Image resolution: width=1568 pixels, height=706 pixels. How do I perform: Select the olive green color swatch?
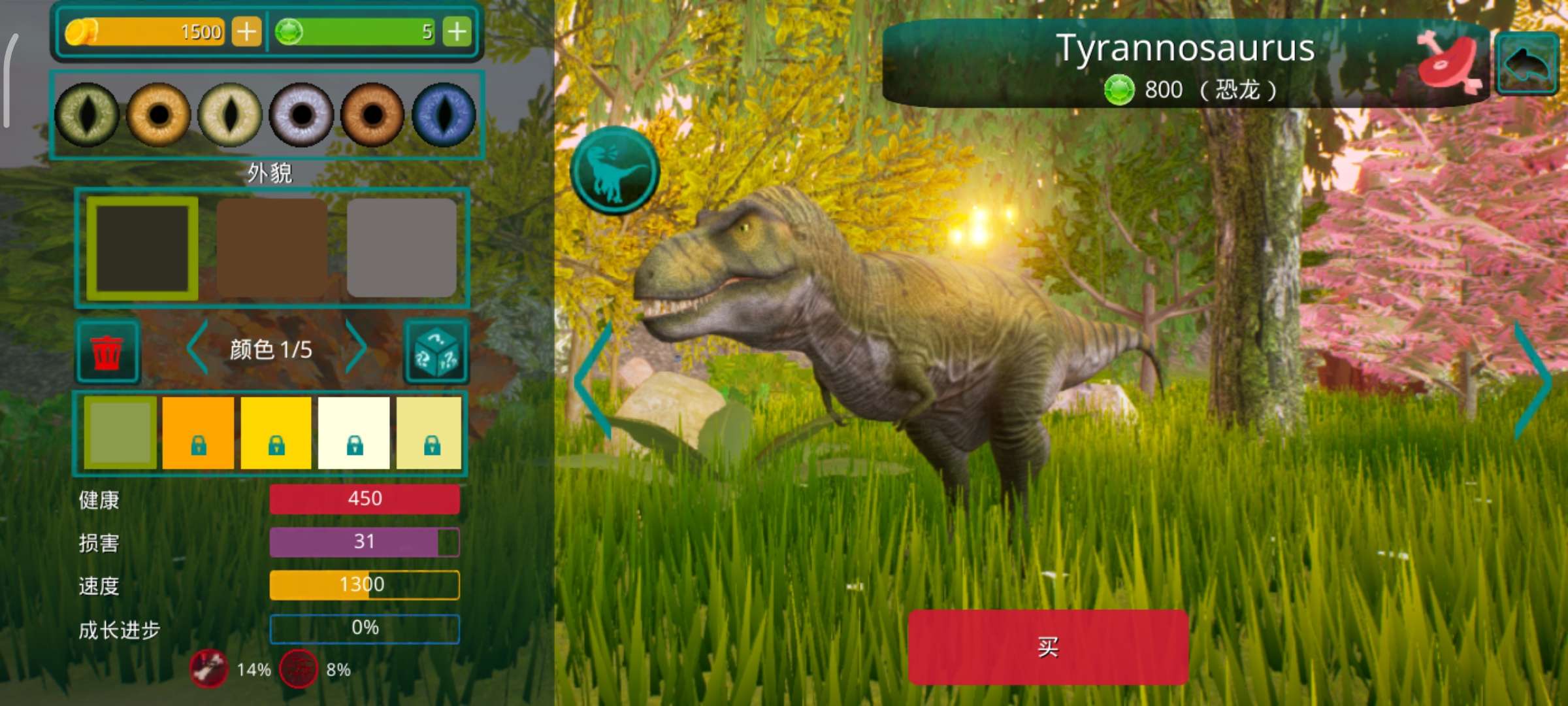tap(120, 432)
